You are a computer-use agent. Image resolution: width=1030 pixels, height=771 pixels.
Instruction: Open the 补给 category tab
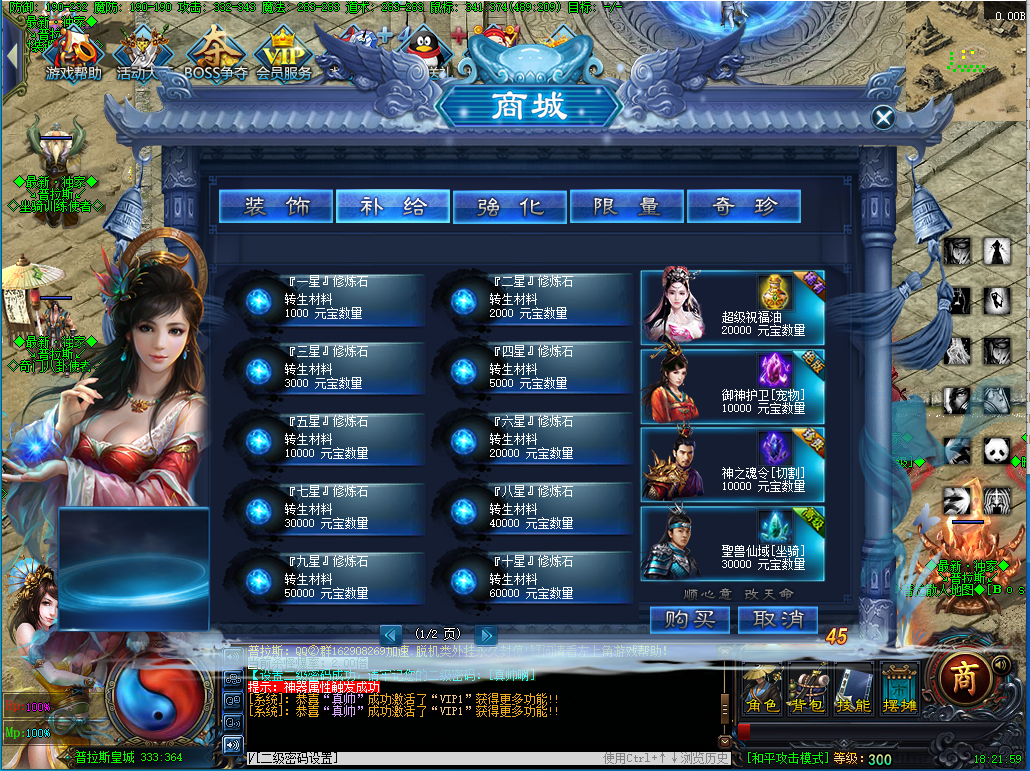click(x=393, y=207)
